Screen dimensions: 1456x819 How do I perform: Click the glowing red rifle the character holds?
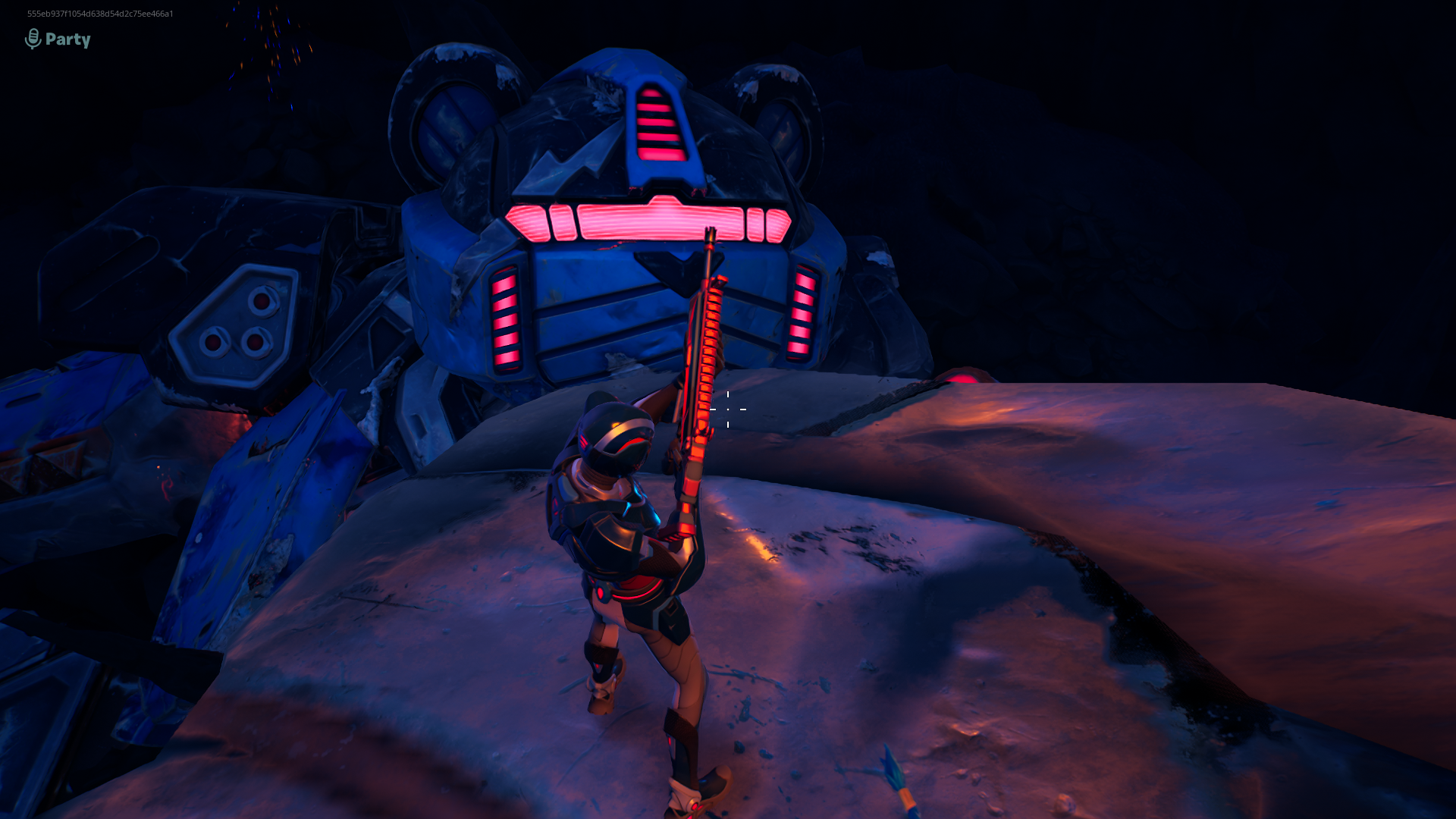705,364
